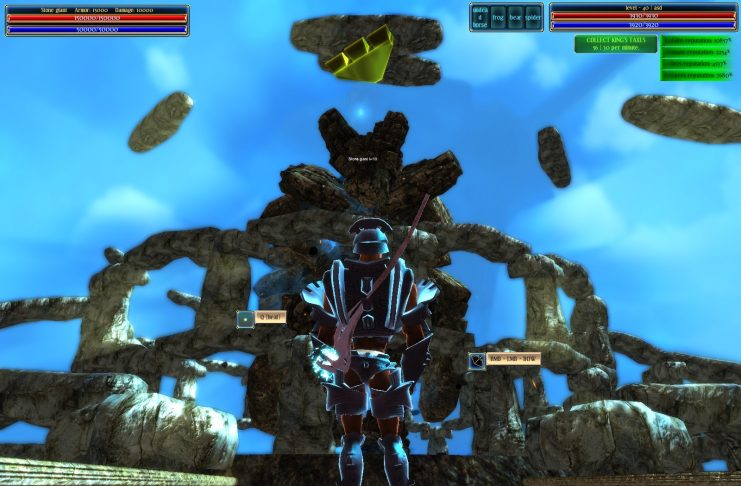Click the Collect King's Taxes objective
The image size is (741, 486).
pyautogui.click(x=615, y=44)
